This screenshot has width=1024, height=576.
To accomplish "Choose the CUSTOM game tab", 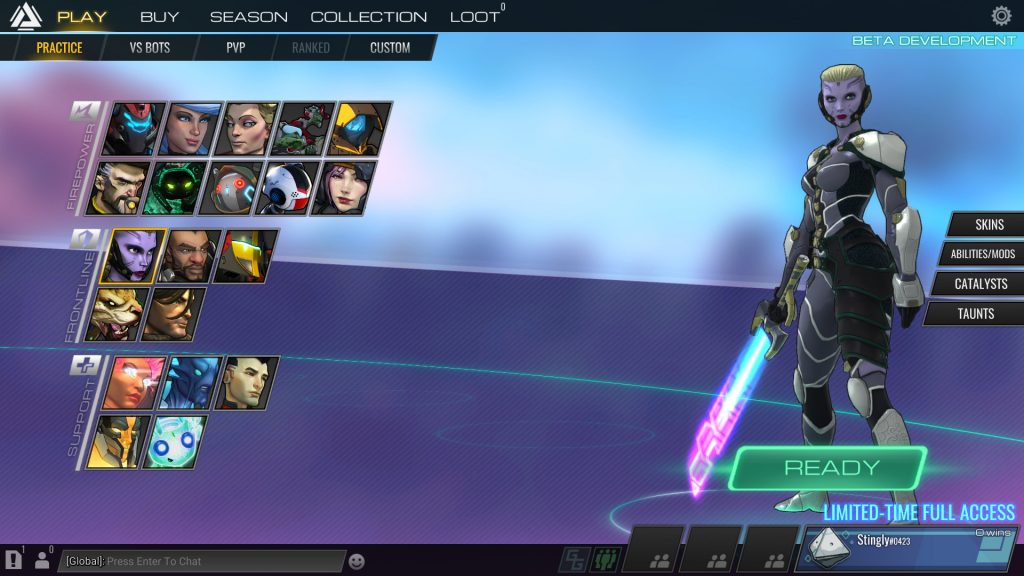I will coord(390,47).
